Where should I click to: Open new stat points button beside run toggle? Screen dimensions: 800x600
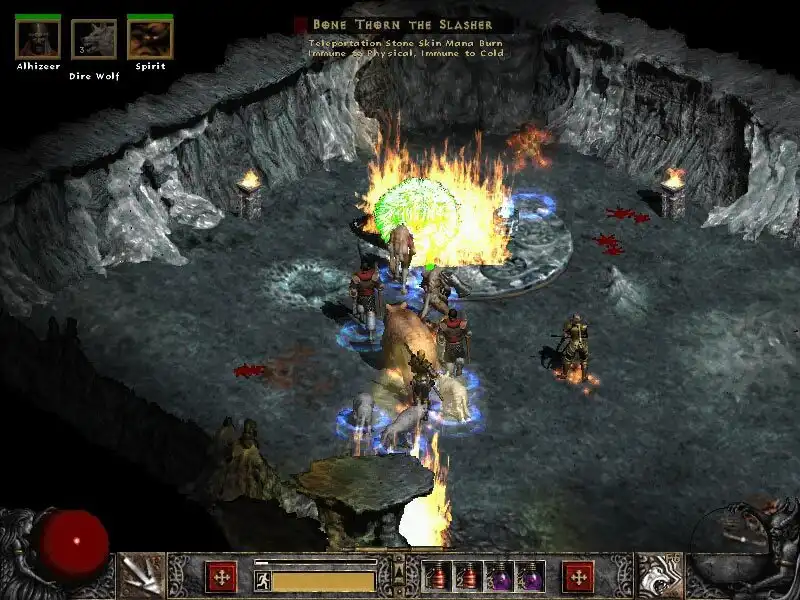click(x=221, y=577)
